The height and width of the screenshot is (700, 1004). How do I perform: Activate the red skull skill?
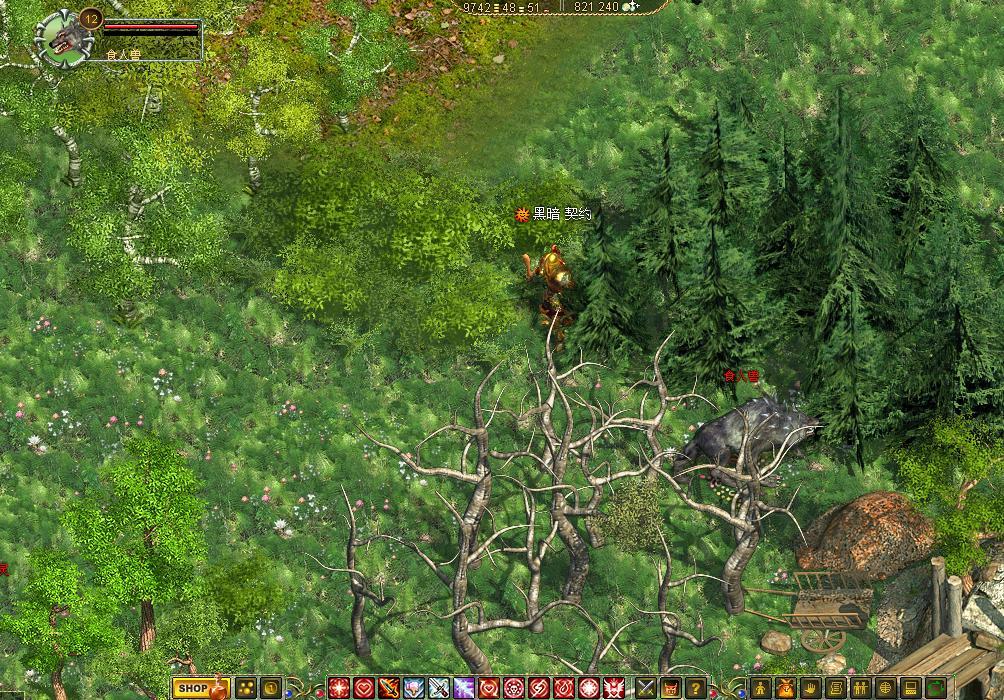point(514,688)
